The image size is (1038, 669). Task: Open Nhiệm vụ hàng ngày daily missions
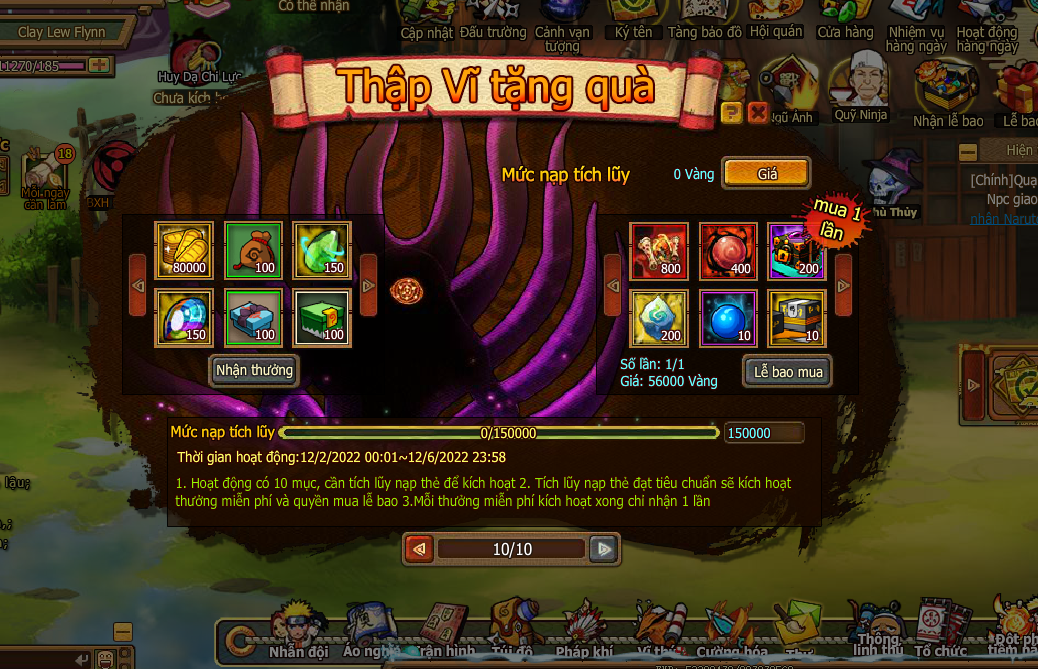[x=915, y=25]
